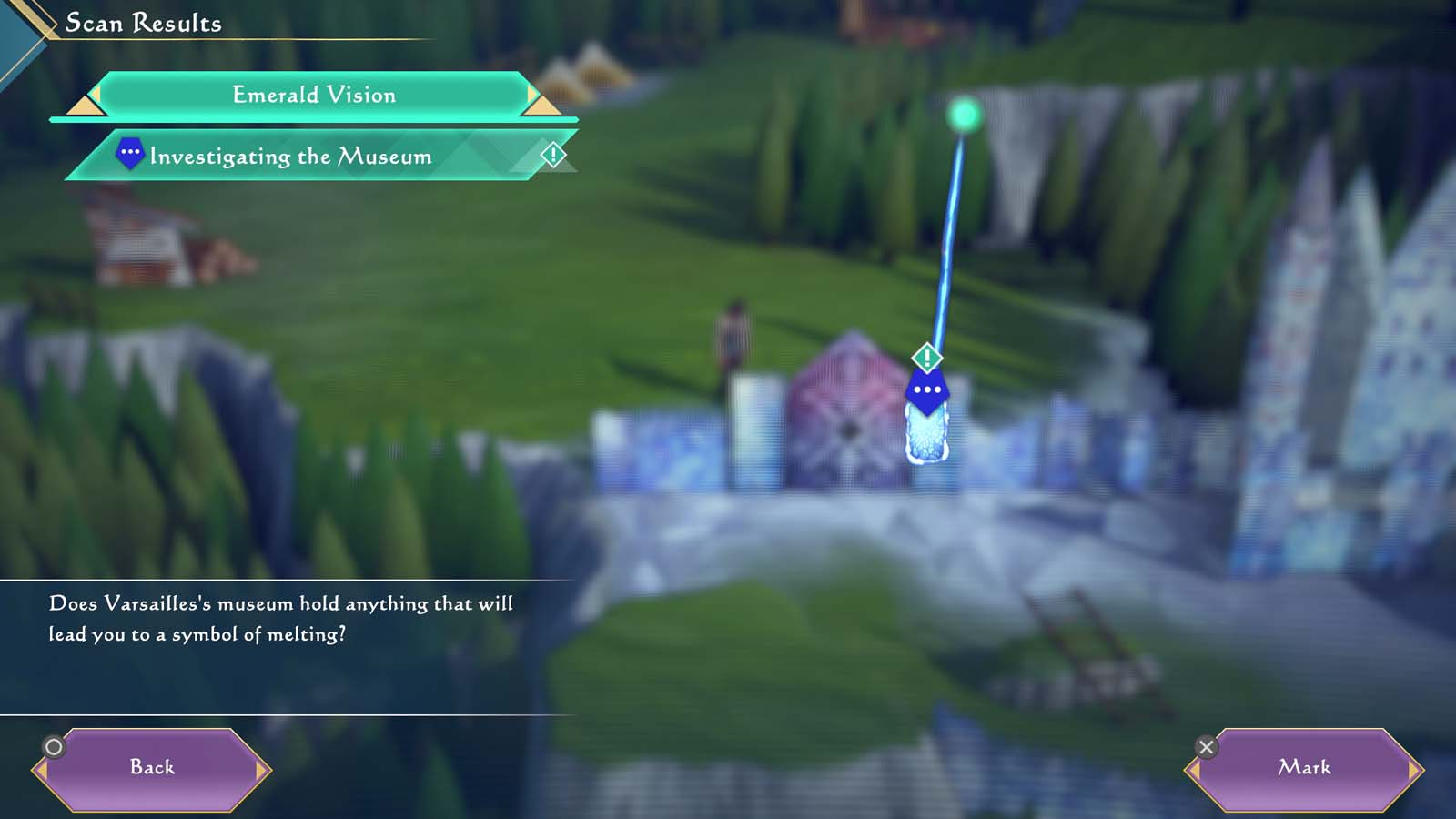Select the glowing teal orb atop the beam
This screenshot has width=1456, height=819.
click(965, 116)
